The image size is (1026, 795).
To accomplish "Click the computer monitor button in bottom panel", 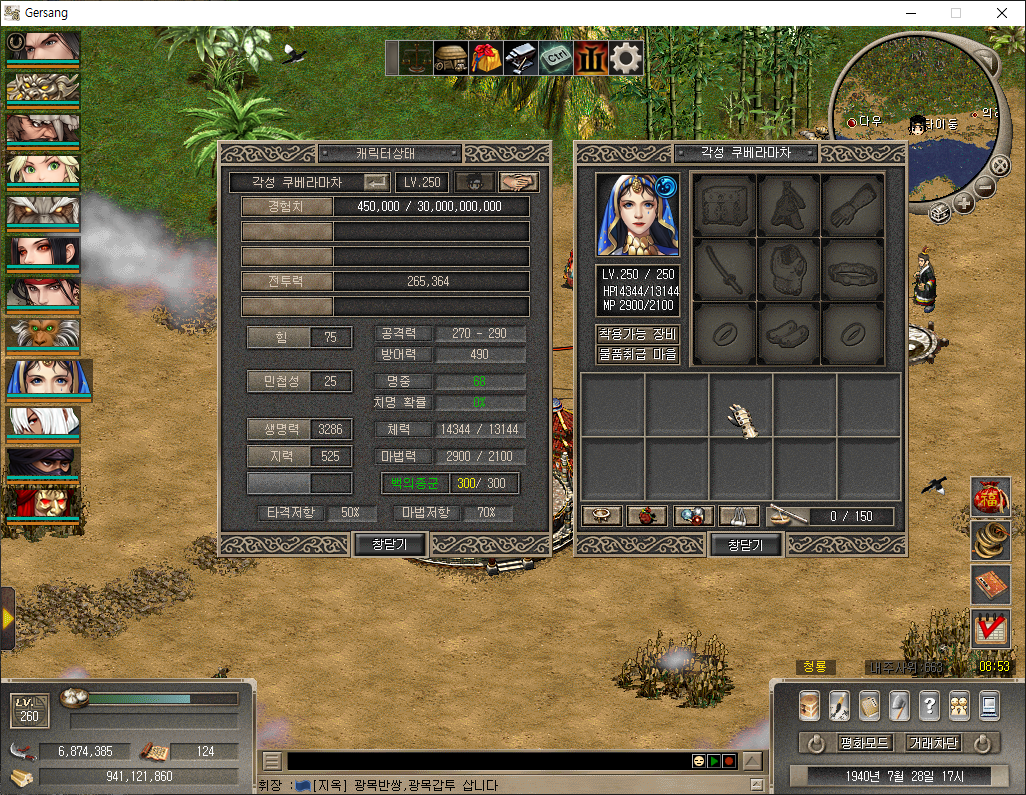I will click(989, 705).
